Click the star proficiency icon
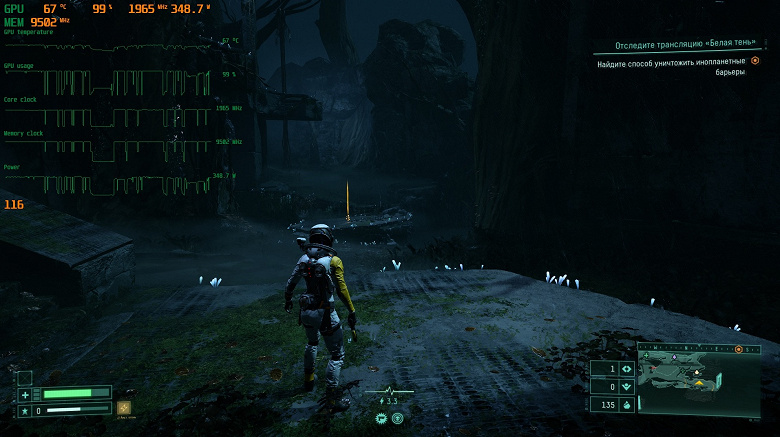The width and height of the screenshot is (780, 437). tap(25, 410)
